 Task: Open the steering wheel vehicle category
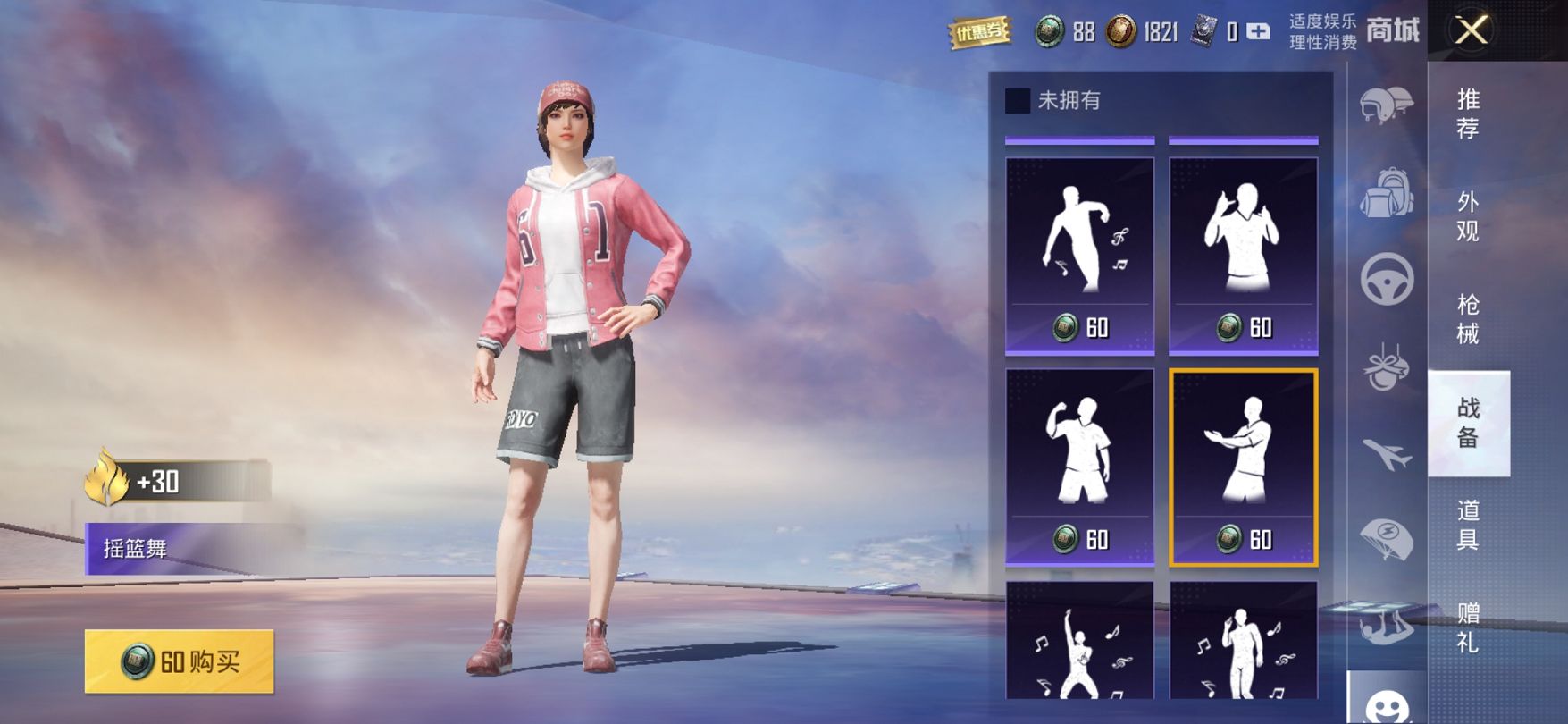tap(1387, 279)
